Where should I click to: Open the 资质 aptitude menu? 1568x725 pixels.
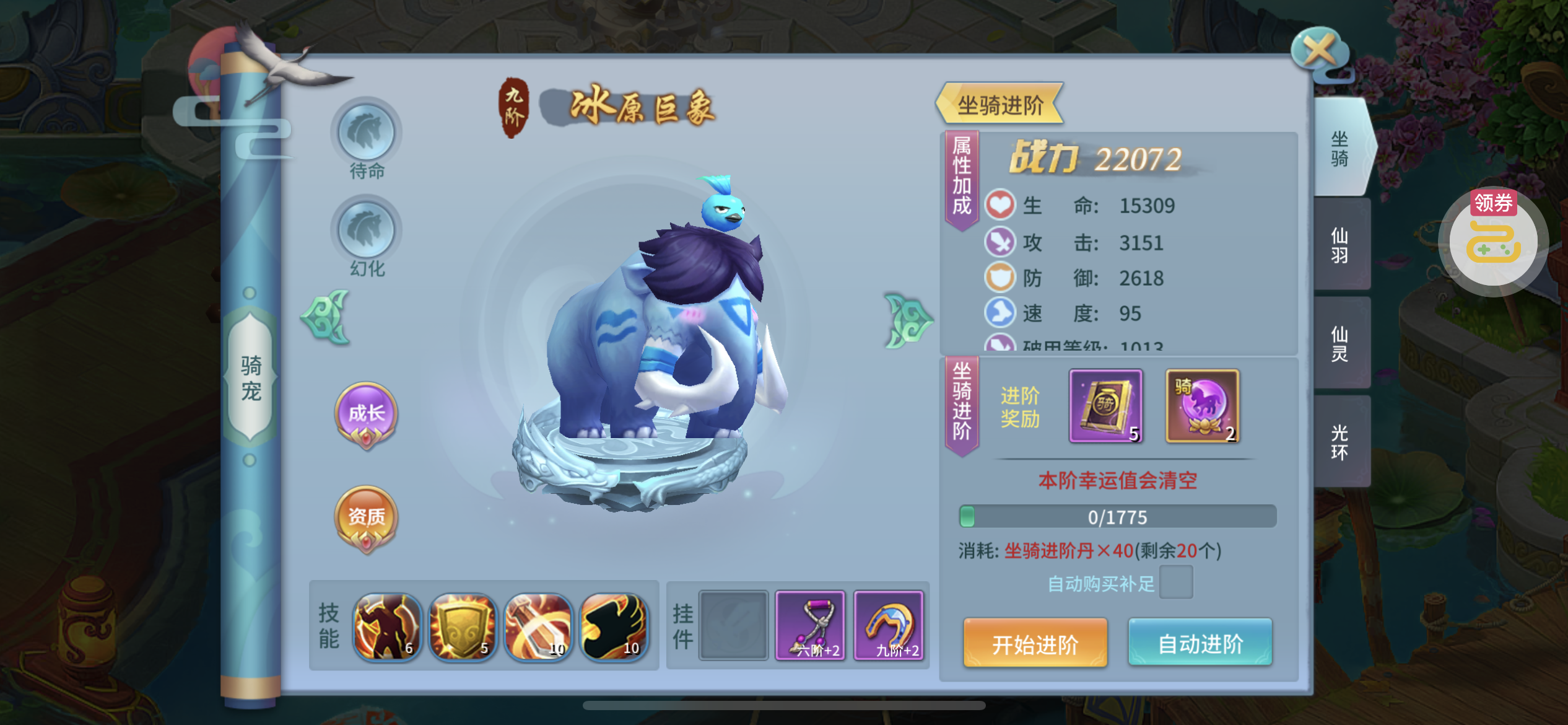pos(366,517)
